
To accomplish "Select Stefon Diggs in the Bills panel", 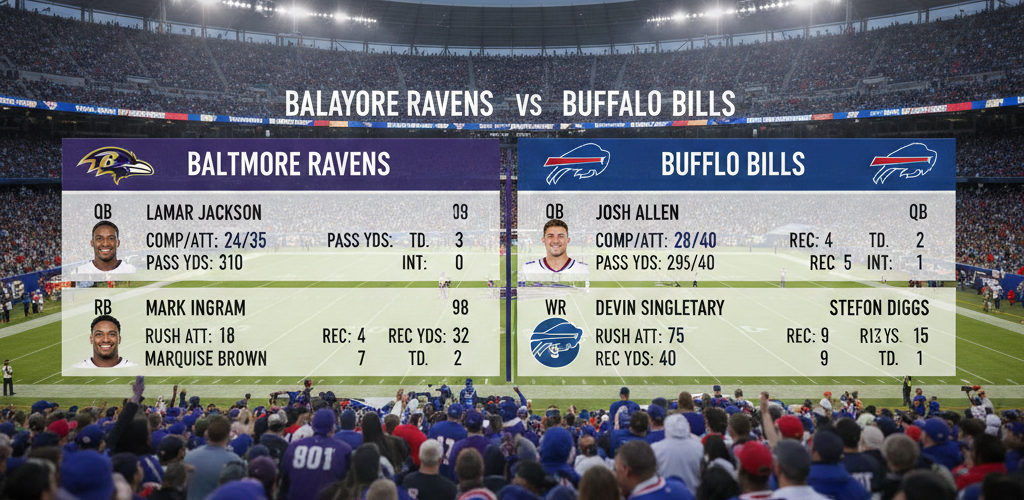I will tap(879, 308).
